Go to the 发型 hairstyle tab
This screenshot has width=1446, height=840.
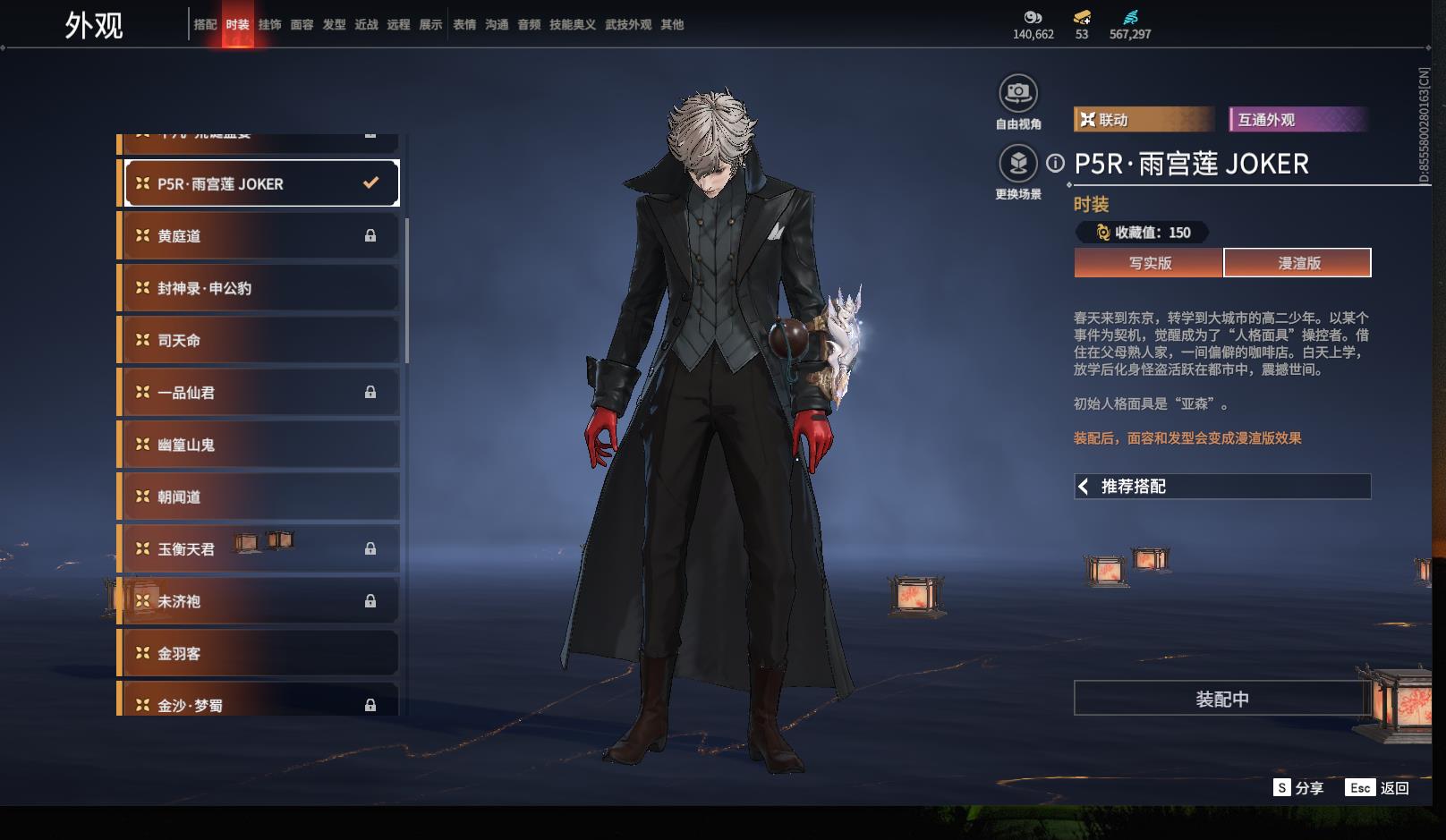tap(334, 25)
